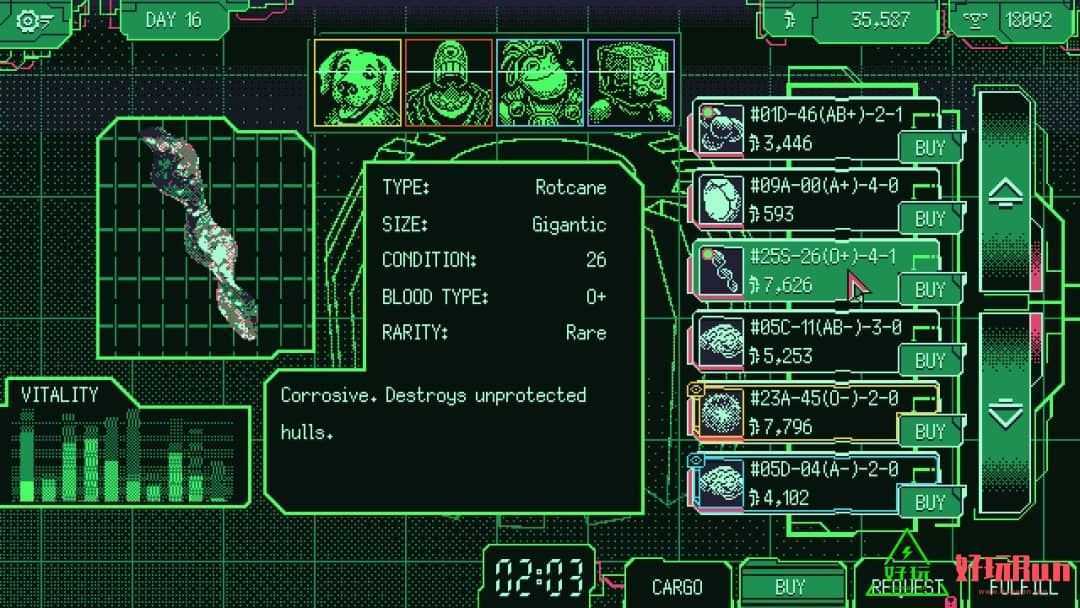Select the dog trader portrait
The image size is (1080, 608).
tap(358, 83)
